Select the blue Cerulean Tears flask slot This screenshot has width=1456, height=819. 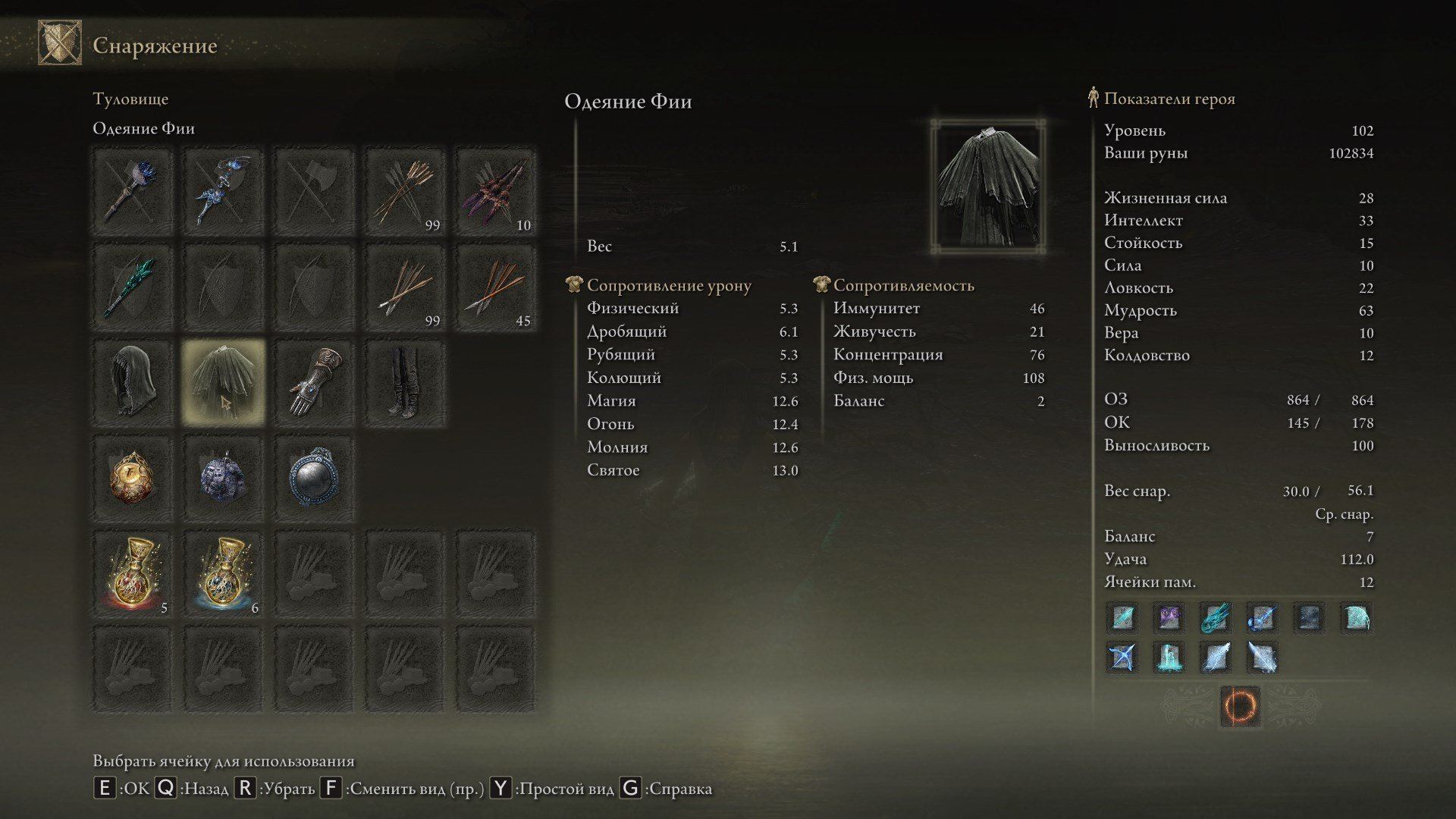point(223,574)
